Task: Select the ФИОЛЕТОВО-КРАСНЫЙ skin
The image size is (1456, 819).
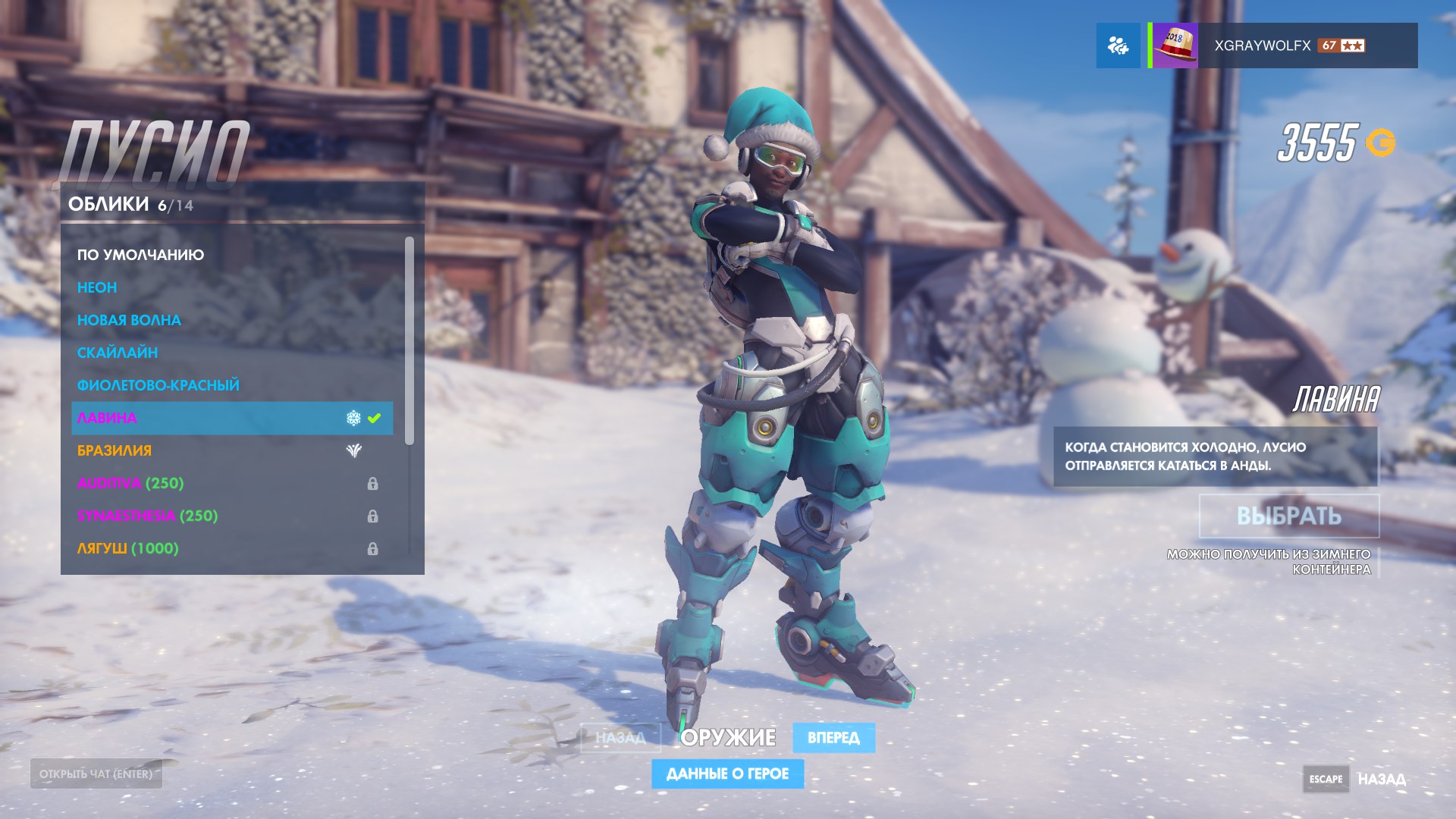Action: [x=158, y=385]
